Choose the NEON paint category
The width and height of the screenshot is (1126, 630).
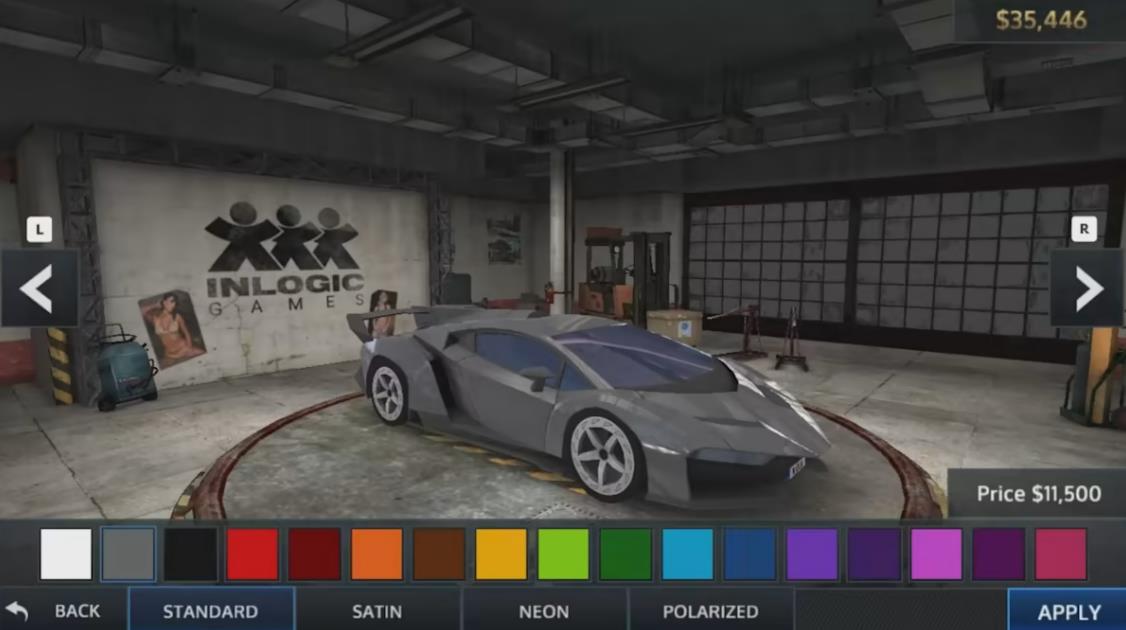click(544, 610)
